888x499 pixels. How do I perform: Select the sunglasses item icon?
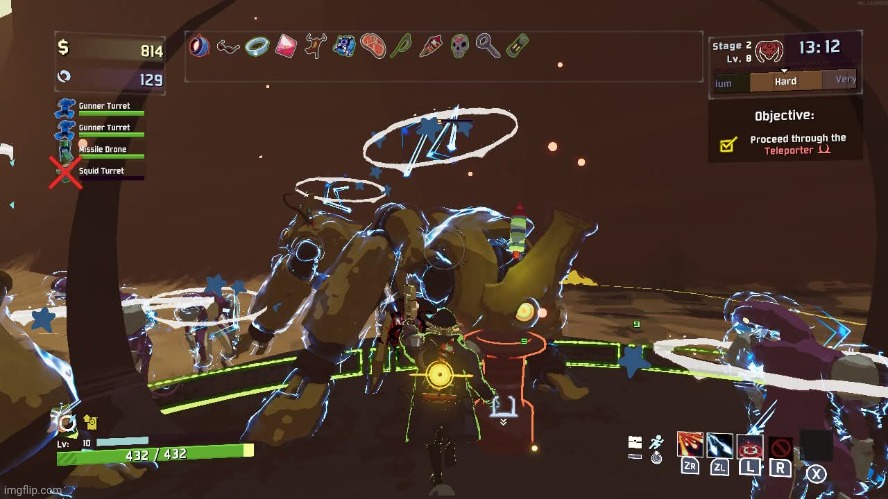pyautogui.click(x=228, y=46)
